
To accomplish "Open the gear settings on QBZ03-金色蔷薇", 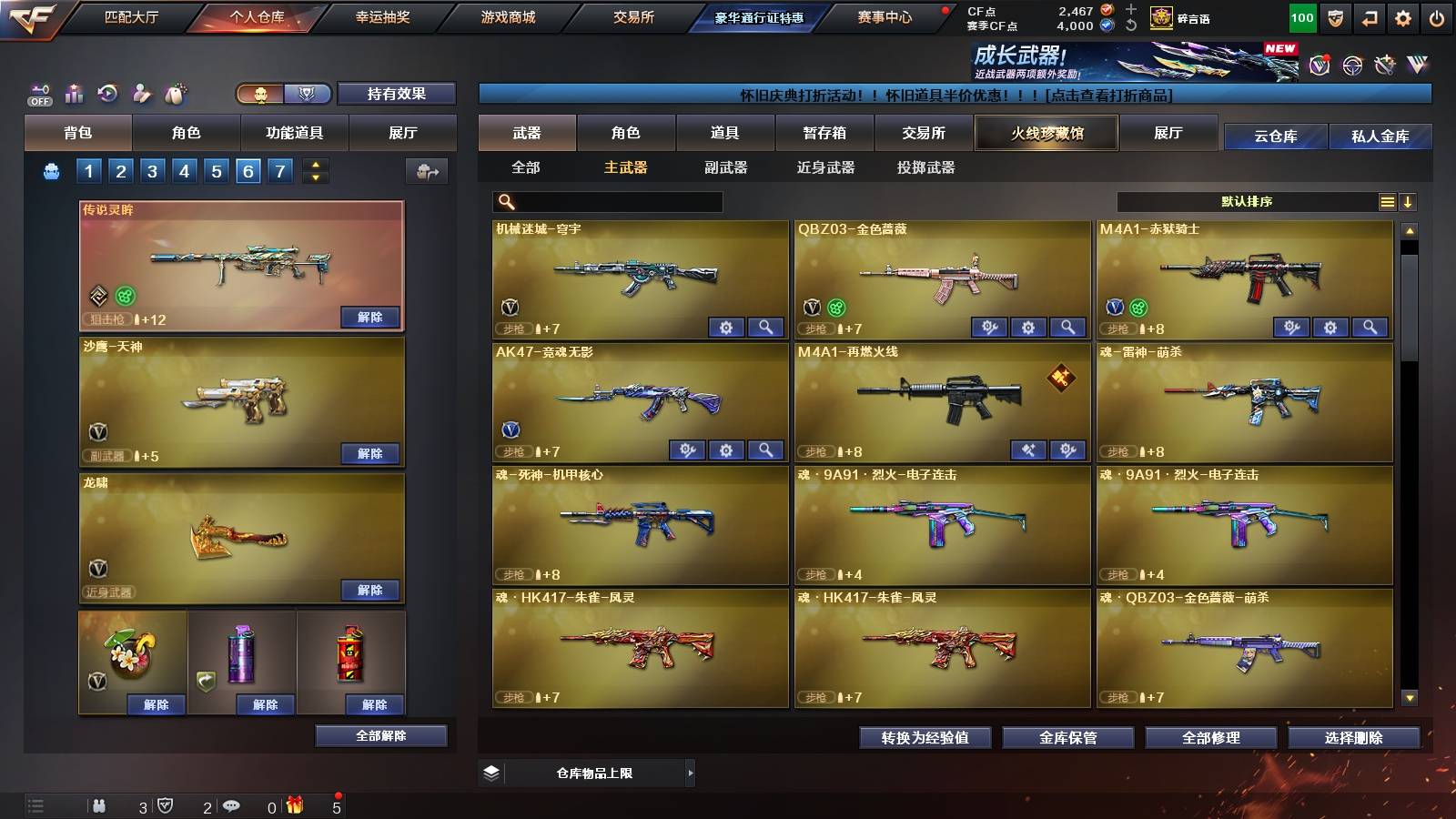I will (1028, 326).
